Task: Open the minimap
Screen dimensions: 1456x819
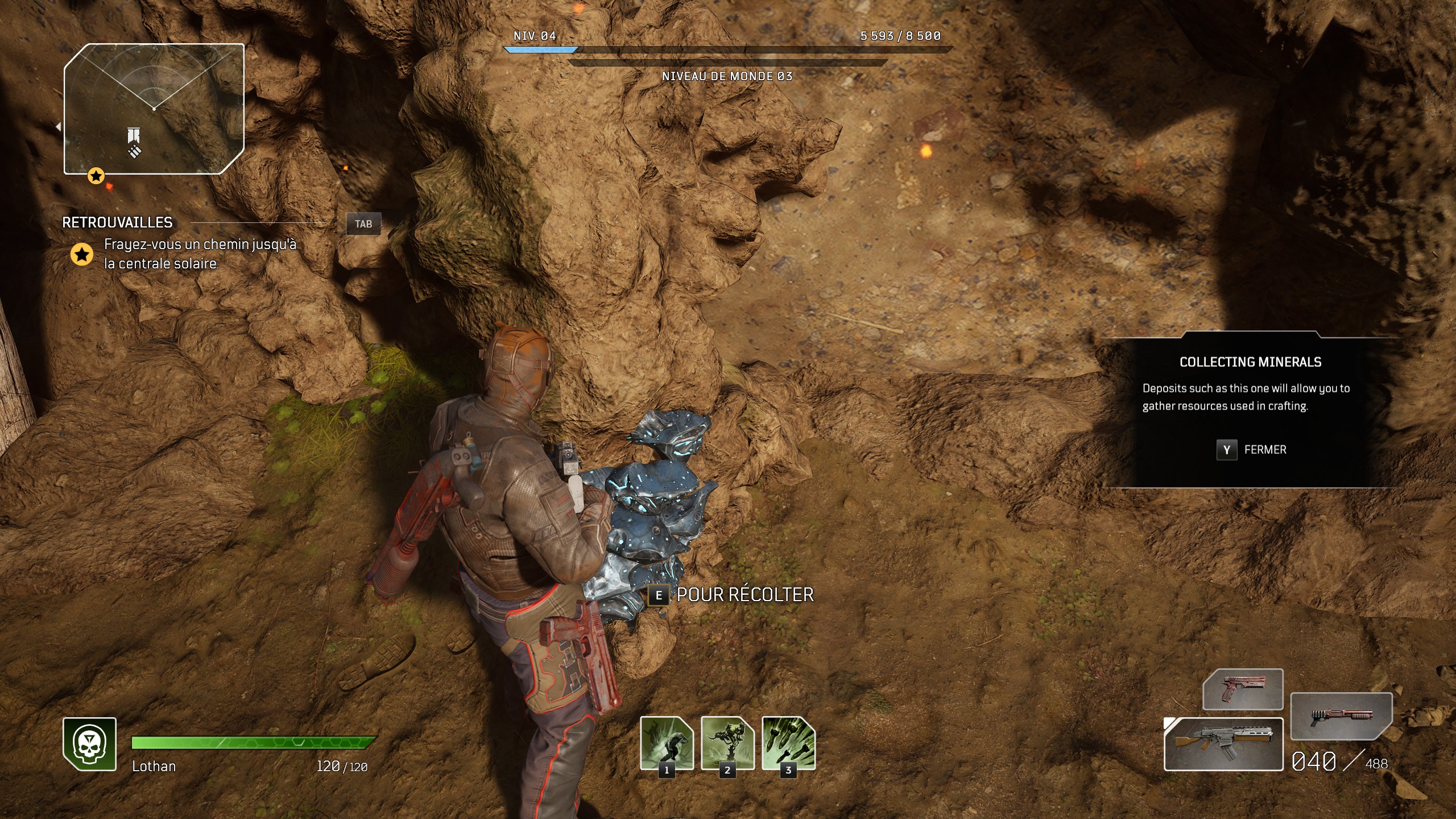Action: click(x=154, y=109)
